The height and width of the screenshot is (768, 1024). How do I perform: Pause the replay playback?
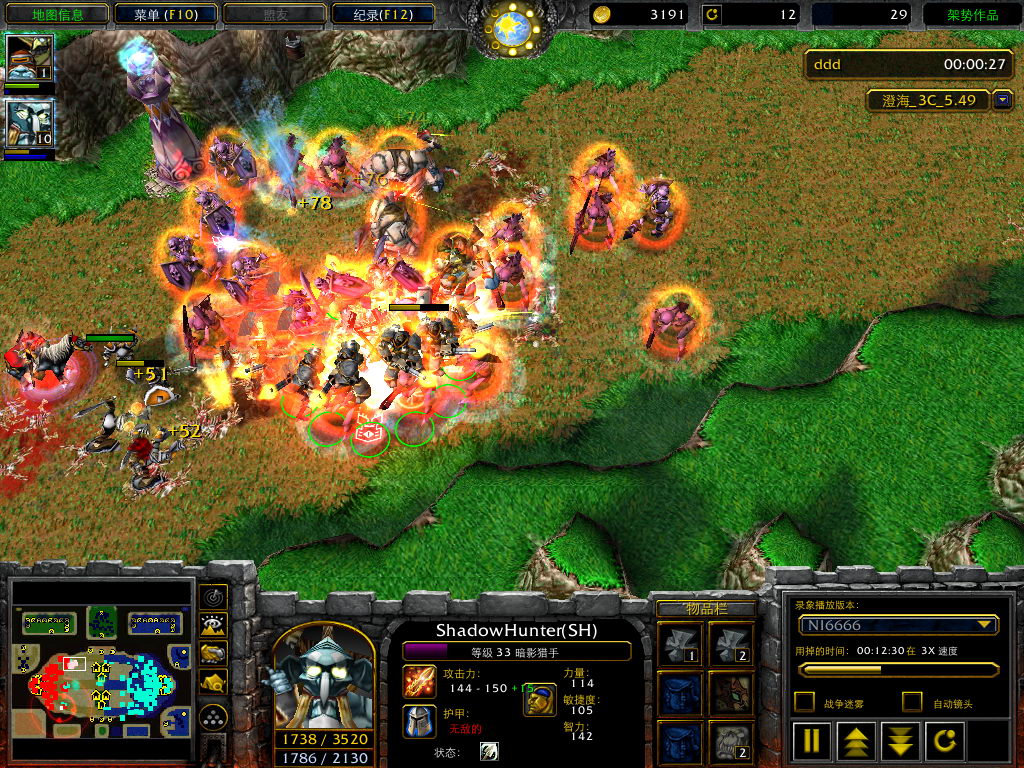(812, 741)
